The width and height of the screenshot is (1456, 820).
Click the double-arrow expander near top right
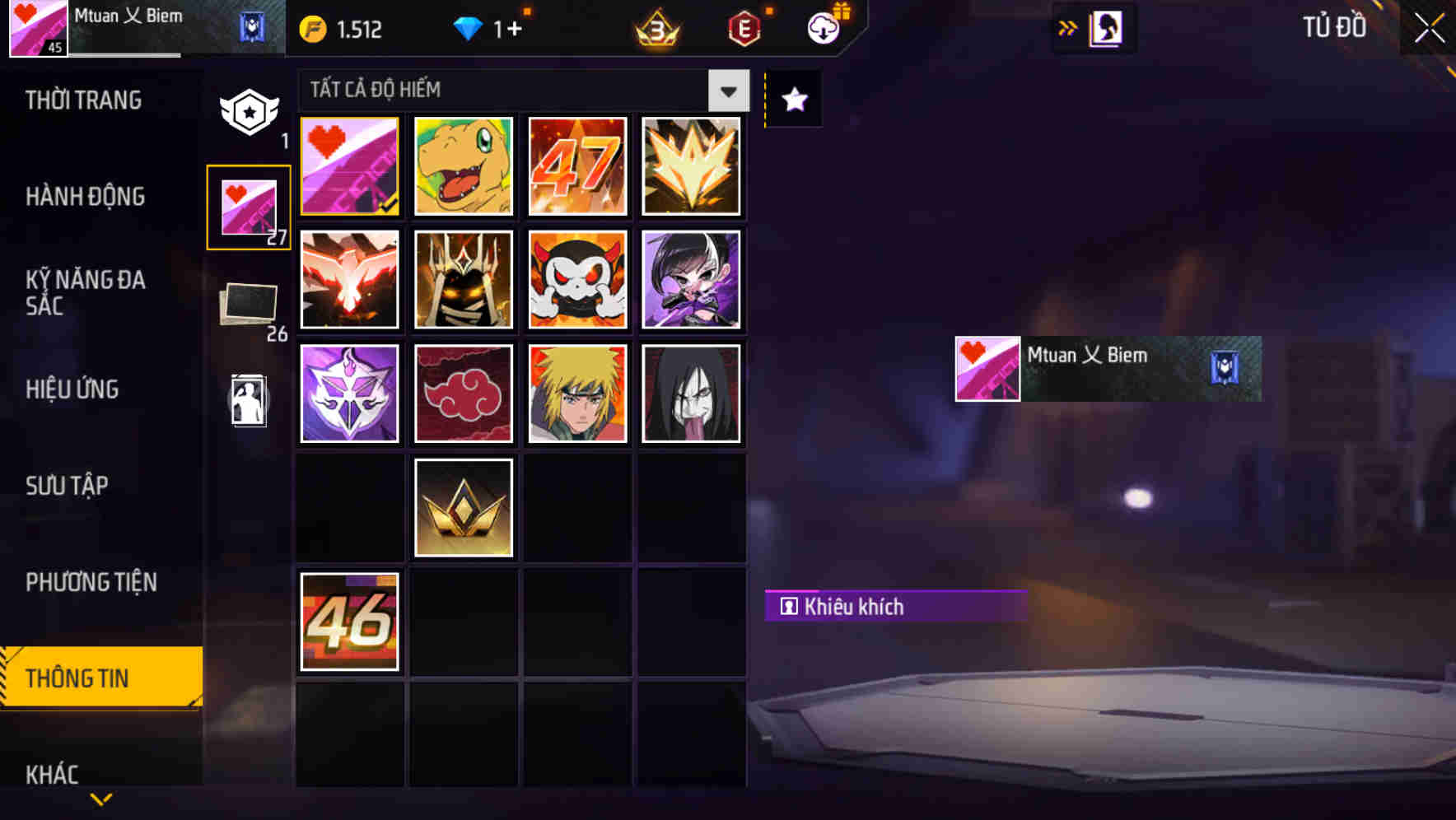tap(1067, 27)
